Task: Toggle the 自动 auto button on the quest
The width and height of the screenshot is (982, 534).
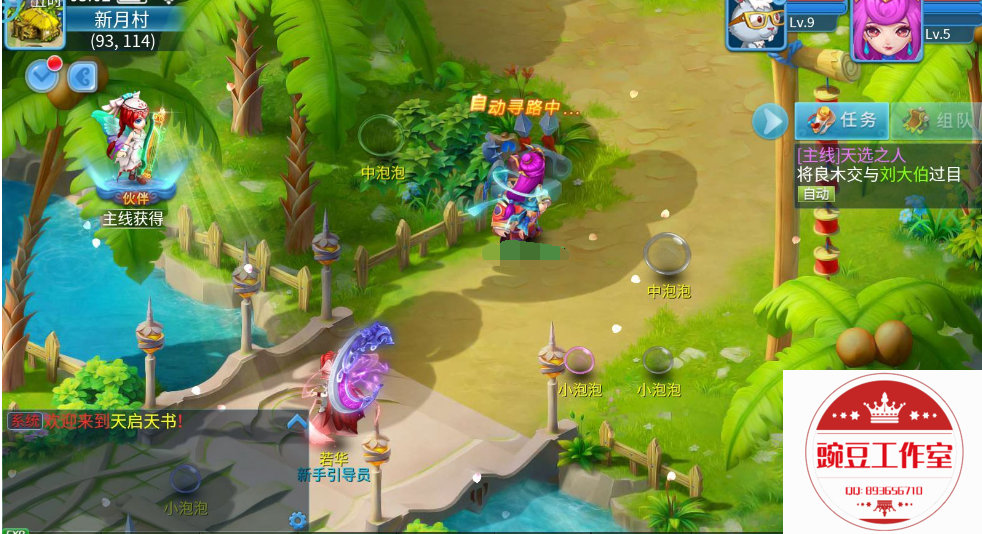Action: [x=816, y=194]
